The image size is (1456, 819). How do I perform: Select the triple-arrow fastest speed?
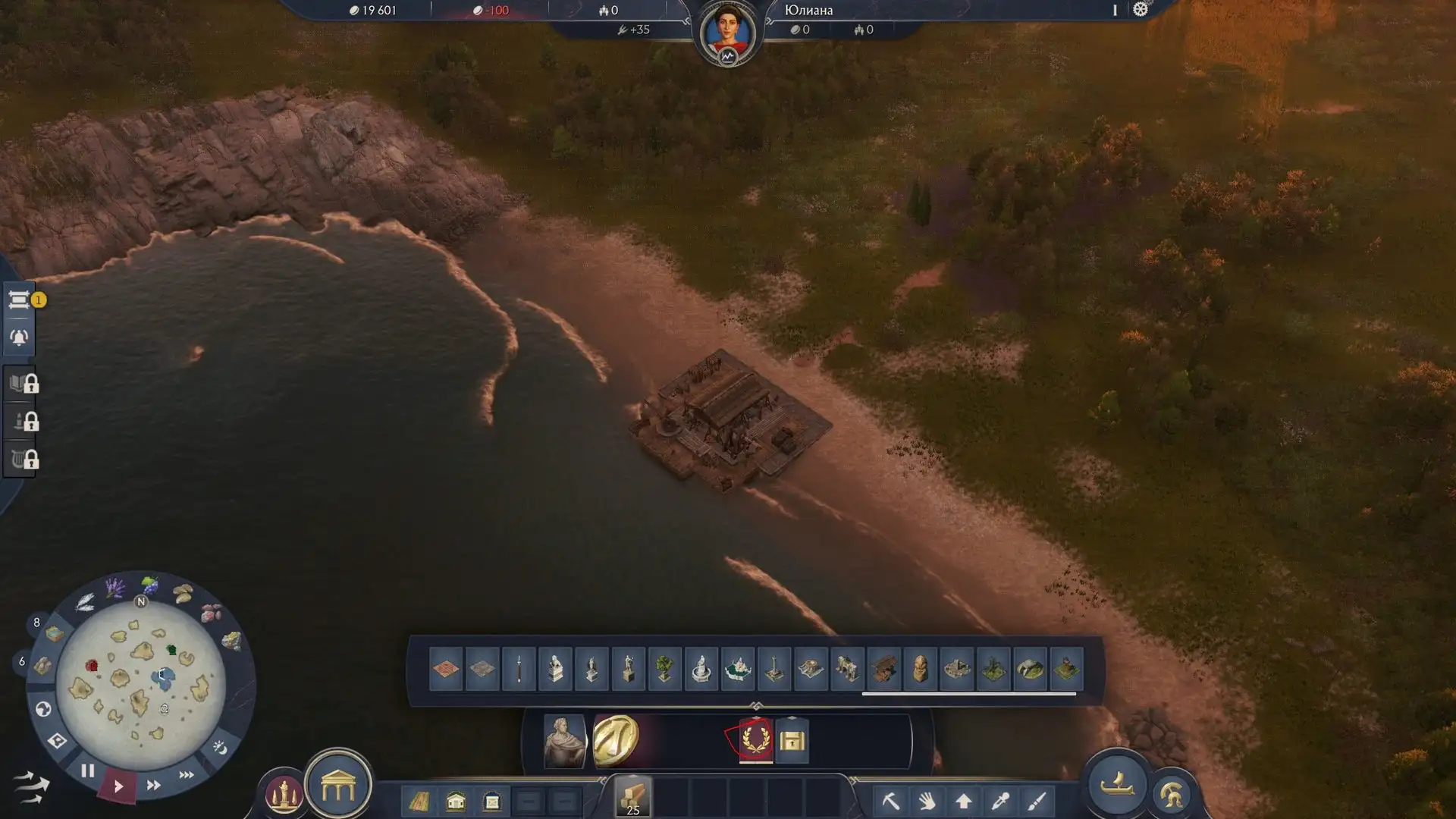coord(186,774)
